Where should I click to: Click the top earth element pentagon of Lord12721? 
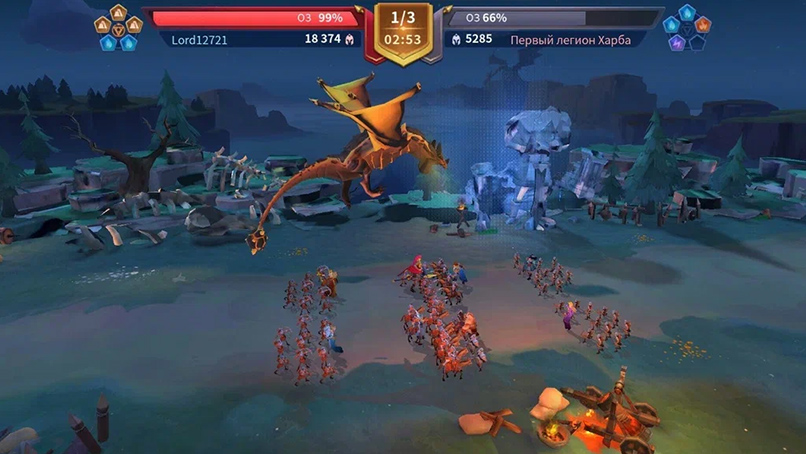tap(118, 11)
